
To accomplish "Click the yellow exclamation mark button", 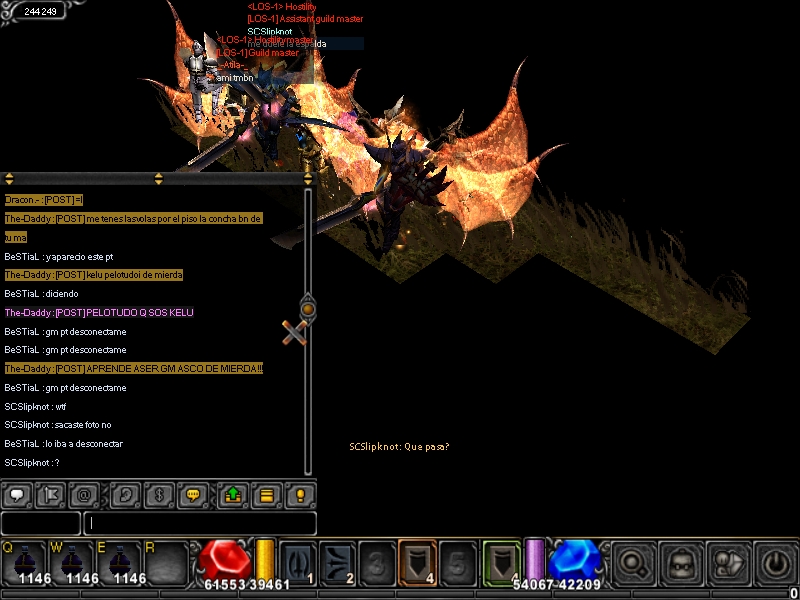I will (301, 494).
